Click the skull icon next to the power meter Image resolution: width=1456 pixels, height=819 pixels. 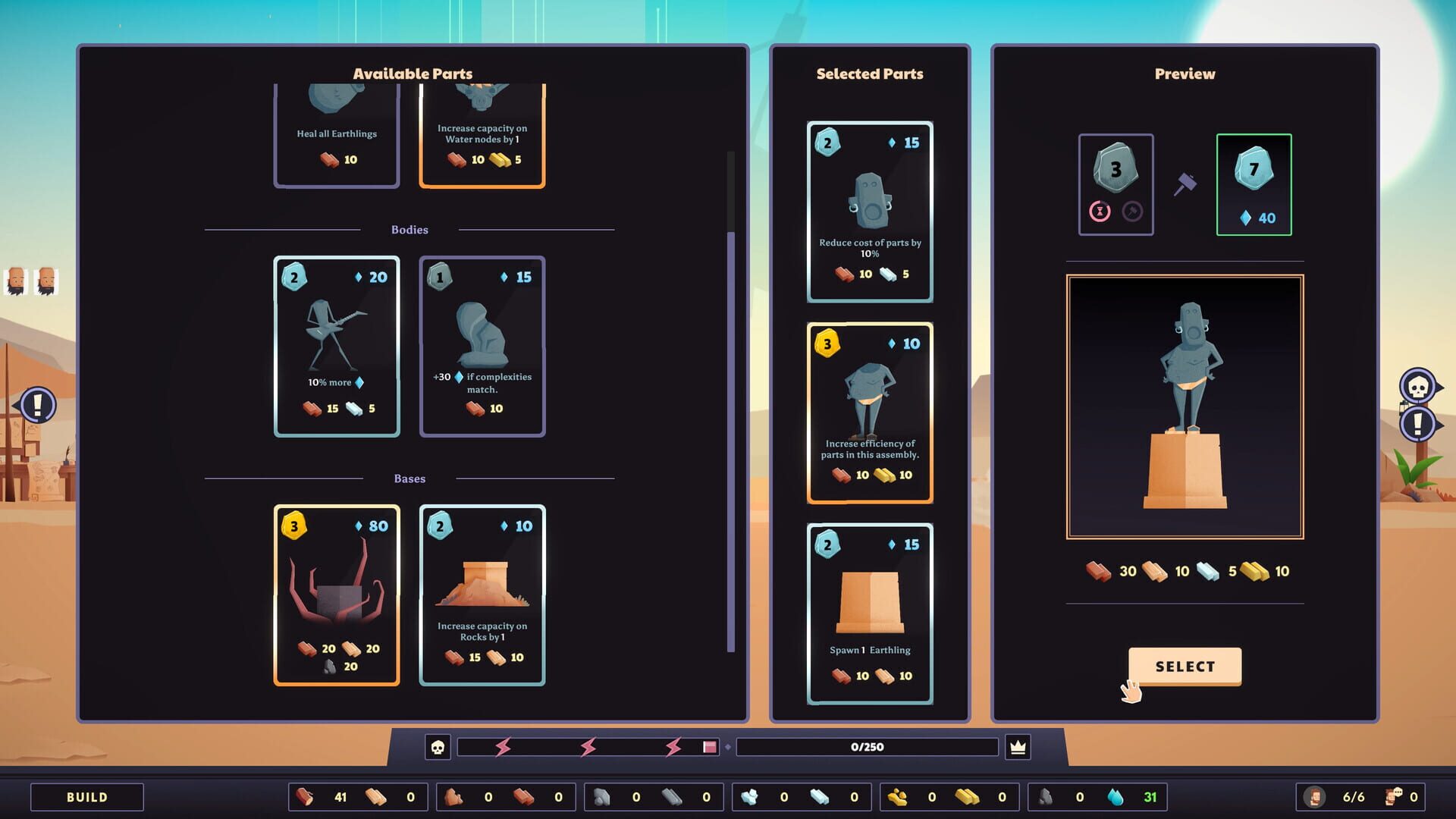tap(438, 747)
